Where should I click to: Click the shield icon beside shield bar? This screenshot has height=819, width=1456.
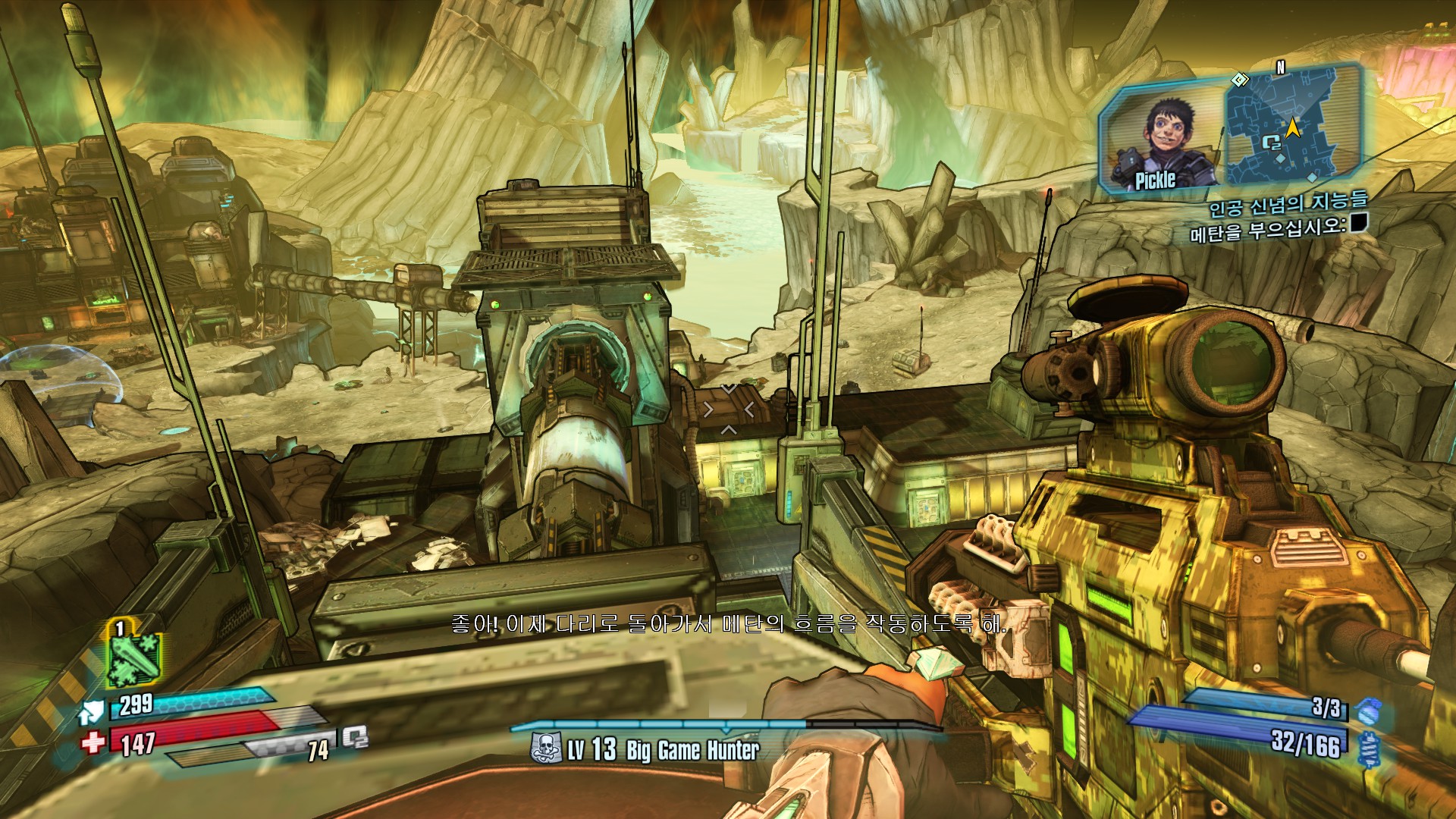click(x=90, y=711)
